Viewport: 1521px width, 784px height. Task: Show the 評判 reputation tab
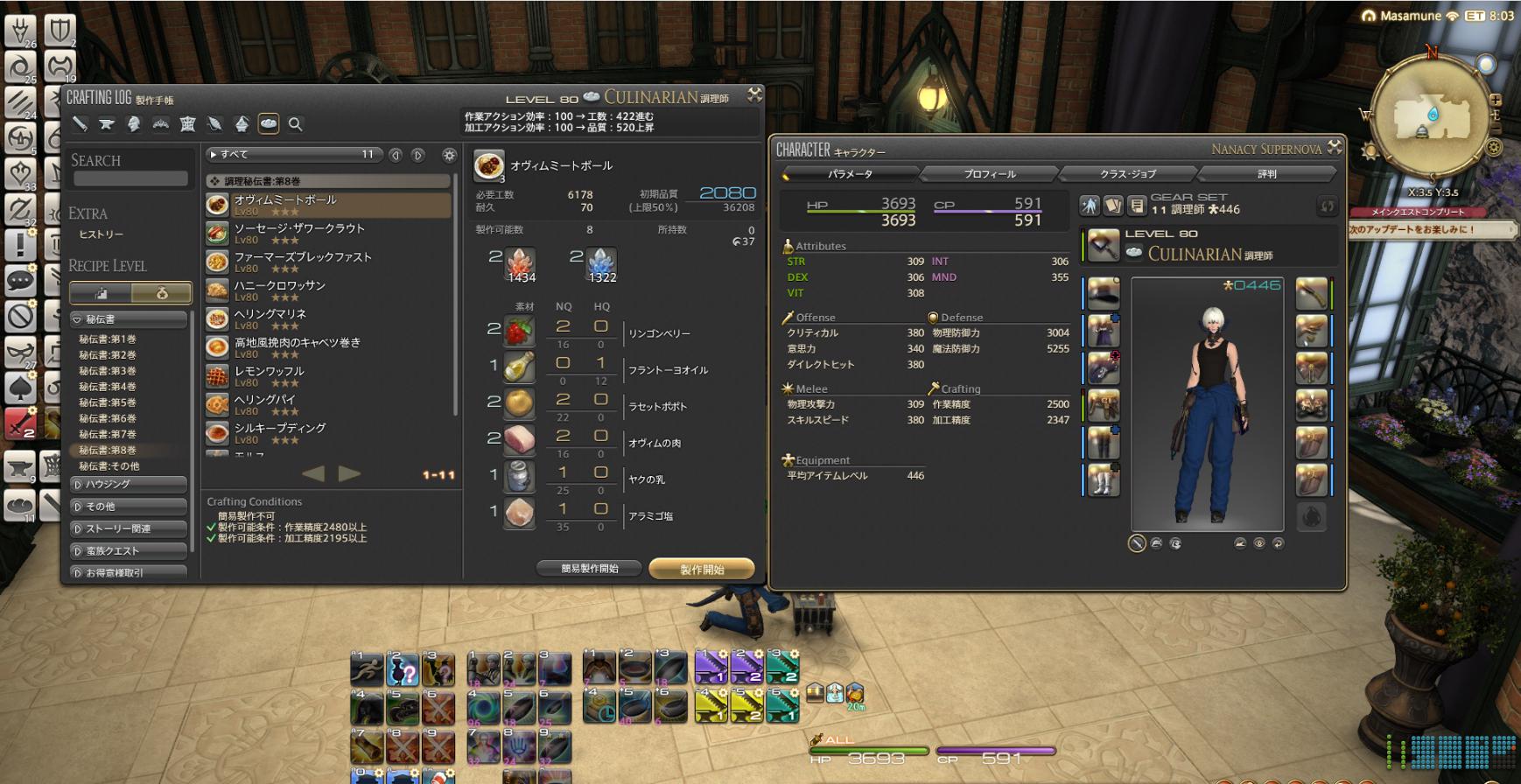[x=1266, y=174]
